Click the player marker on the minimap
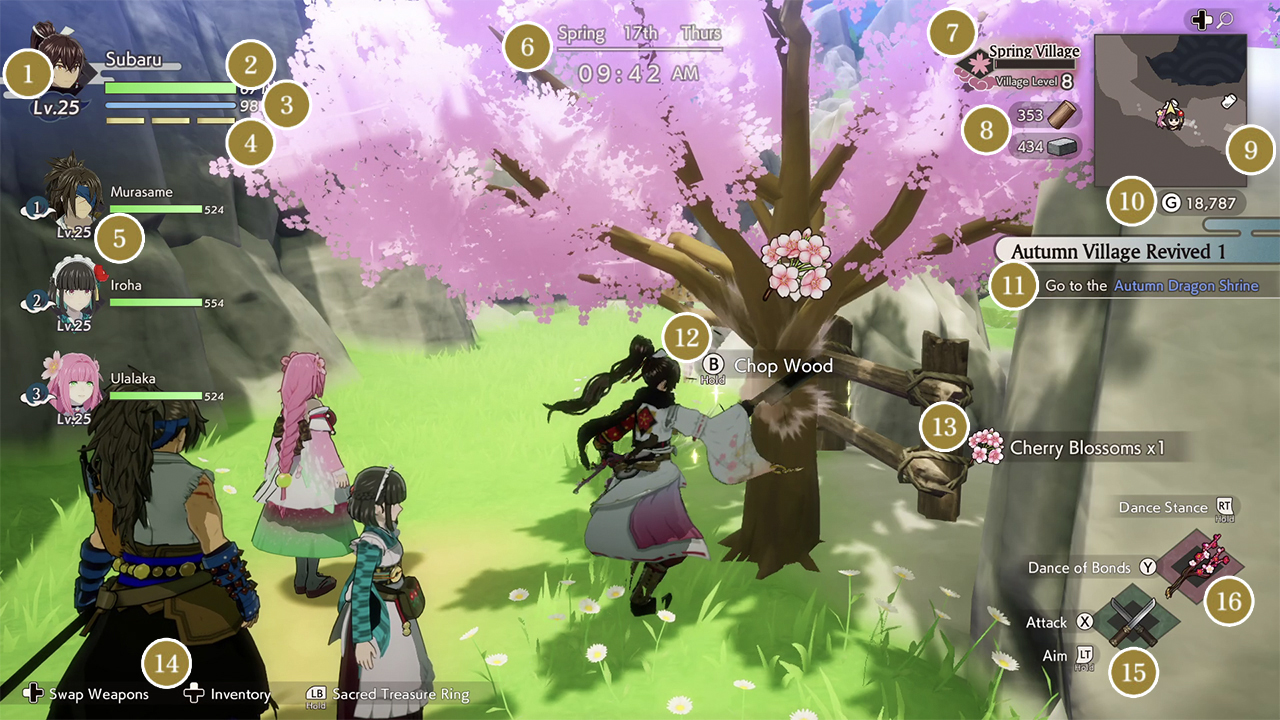The image size is (1280, 720). [x=1170, y=118]
